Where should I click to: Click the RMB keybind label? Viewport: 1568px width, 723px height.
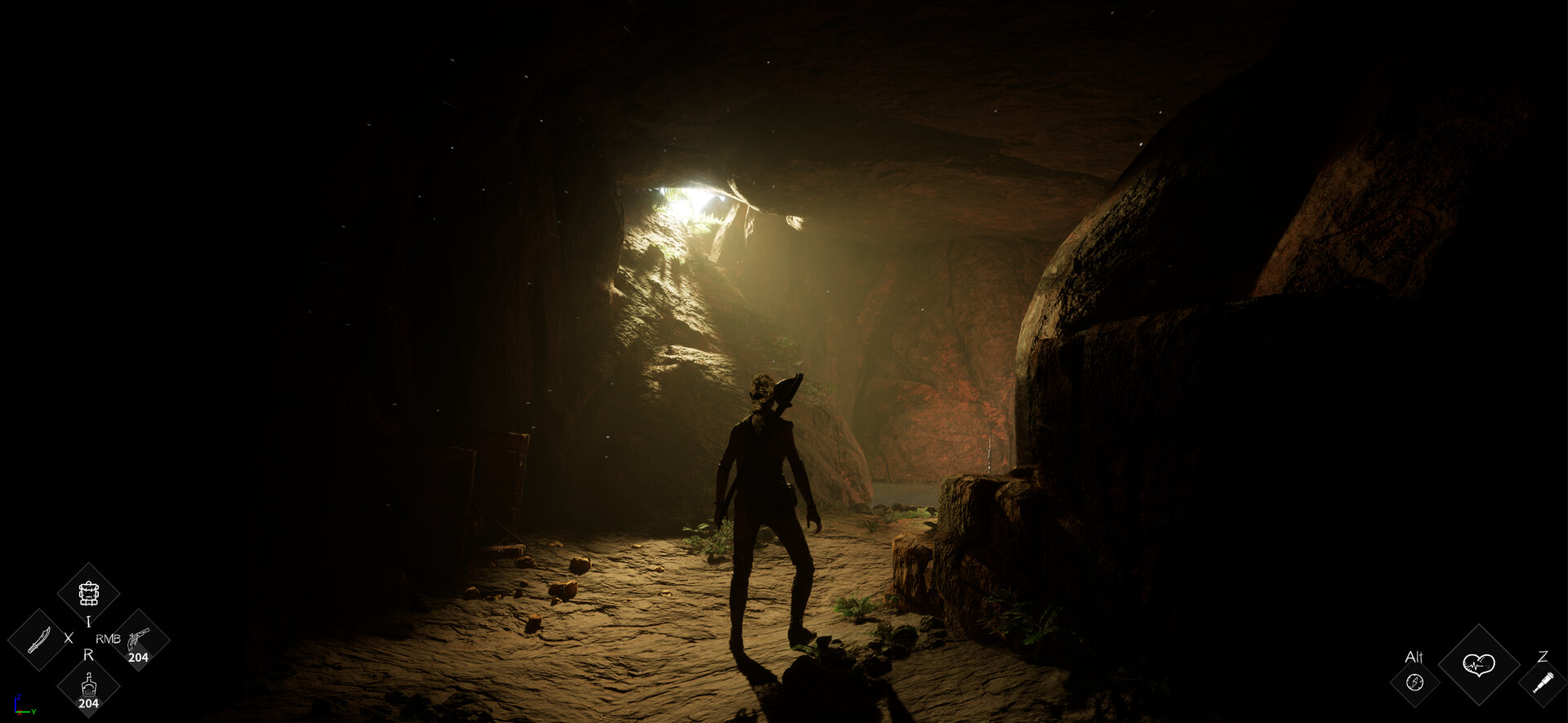[x=108, y=640]
